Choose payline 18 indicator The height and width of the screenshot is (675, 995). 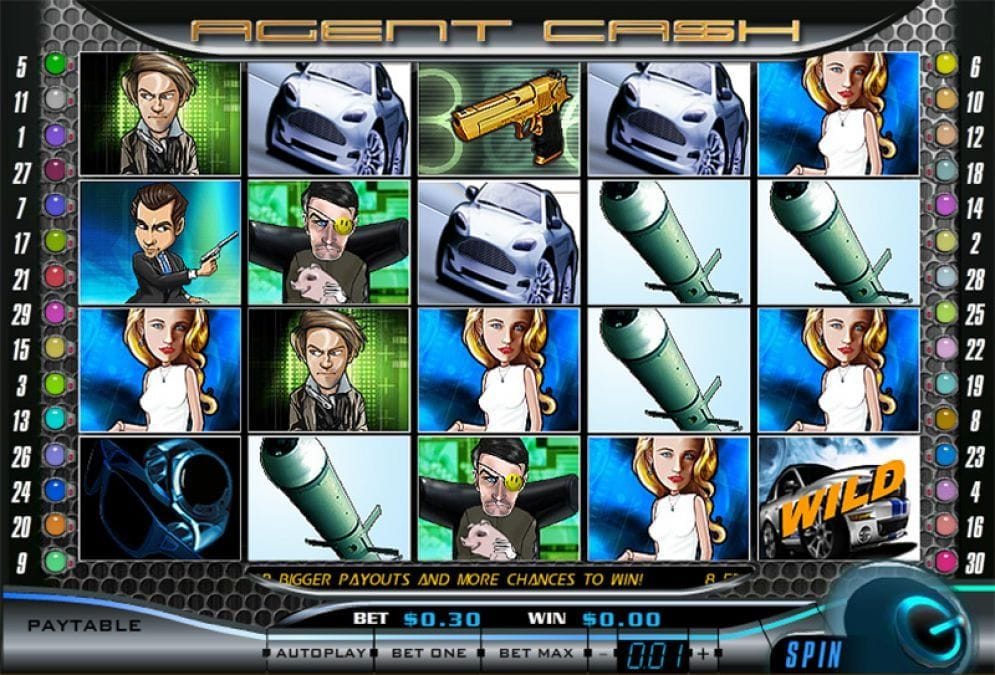(945, 172)
